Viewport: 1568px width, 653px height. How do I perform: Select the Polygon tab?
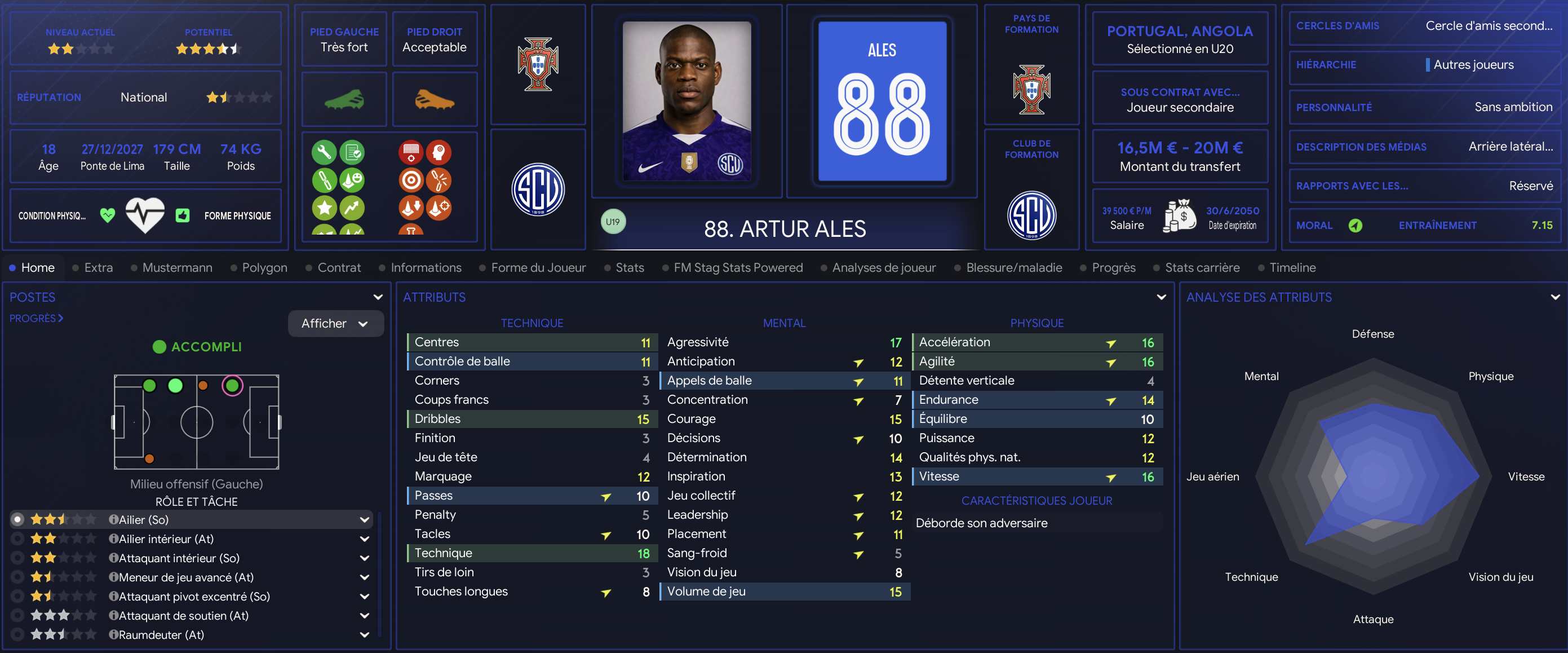pyautogui.click(x=264, y=267)
